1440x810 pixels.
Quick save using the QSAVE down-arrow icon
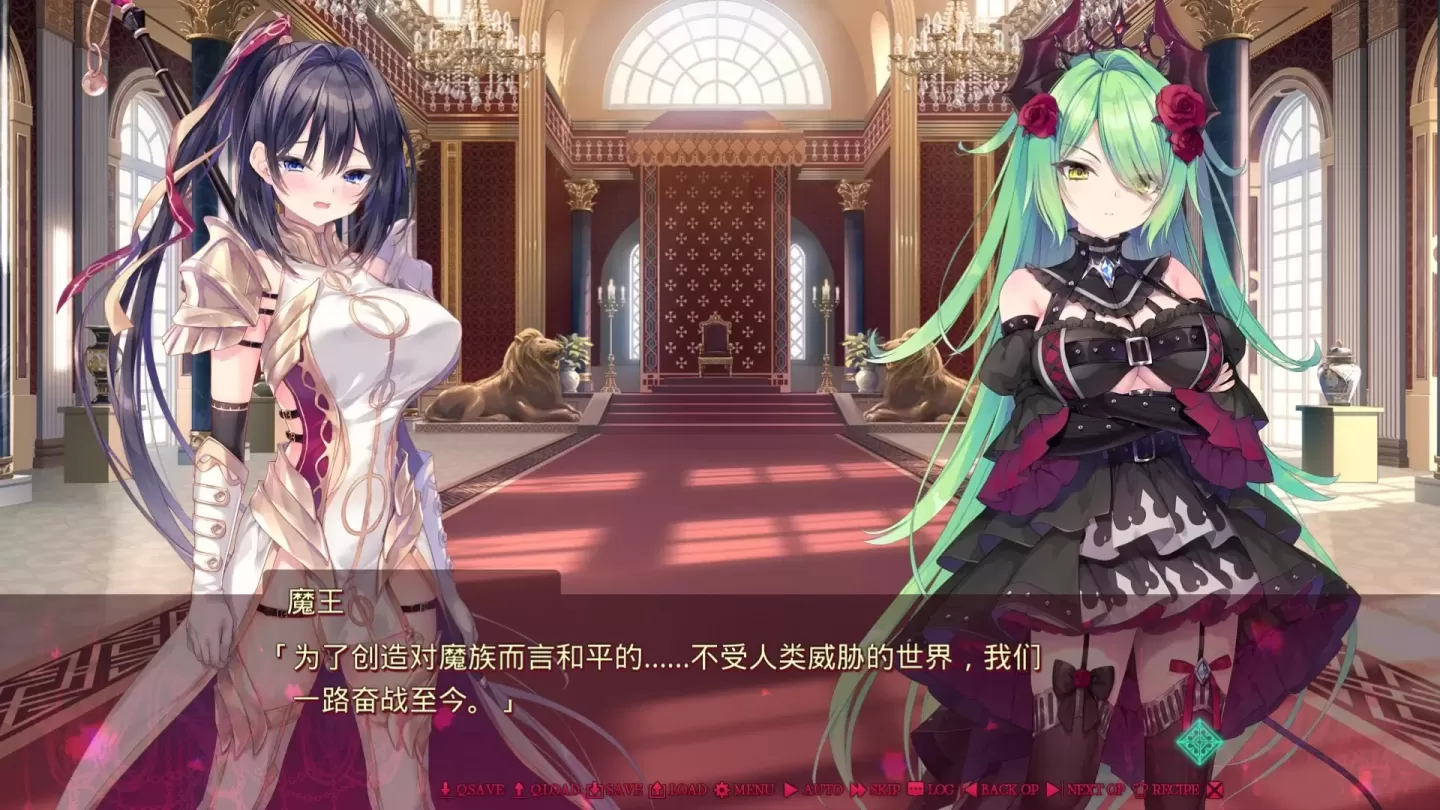445,790
